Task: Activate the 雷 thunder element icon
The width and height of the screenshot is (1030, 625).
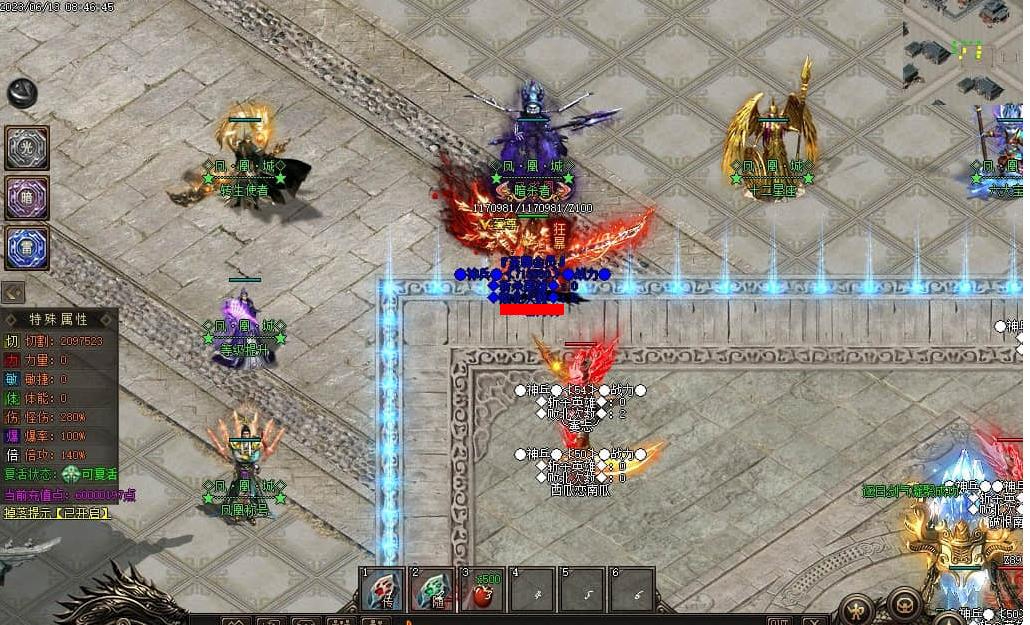Action: click(x=27, y=248)
